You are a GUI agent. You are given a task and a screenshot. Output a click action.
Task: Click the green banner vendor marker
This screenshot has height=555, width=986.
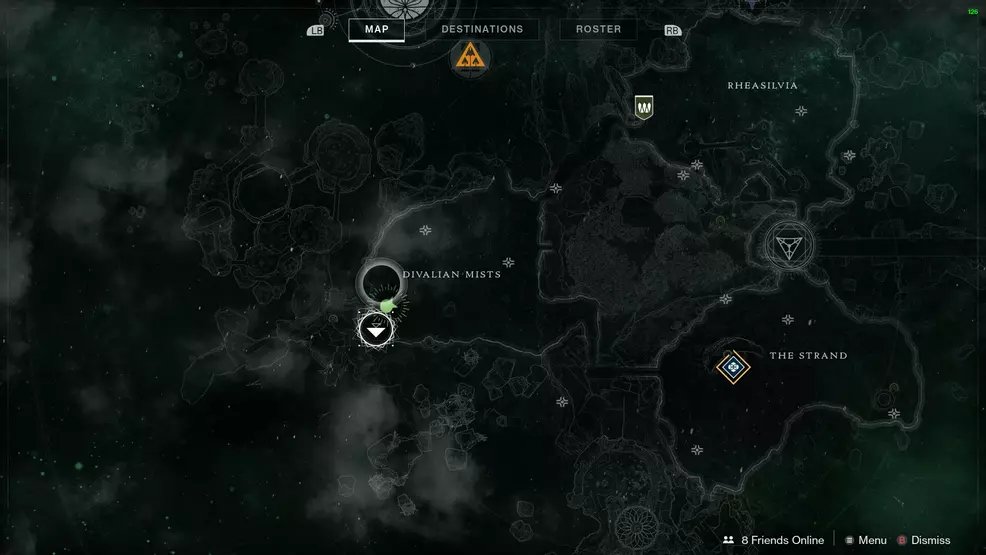[644, 106]
